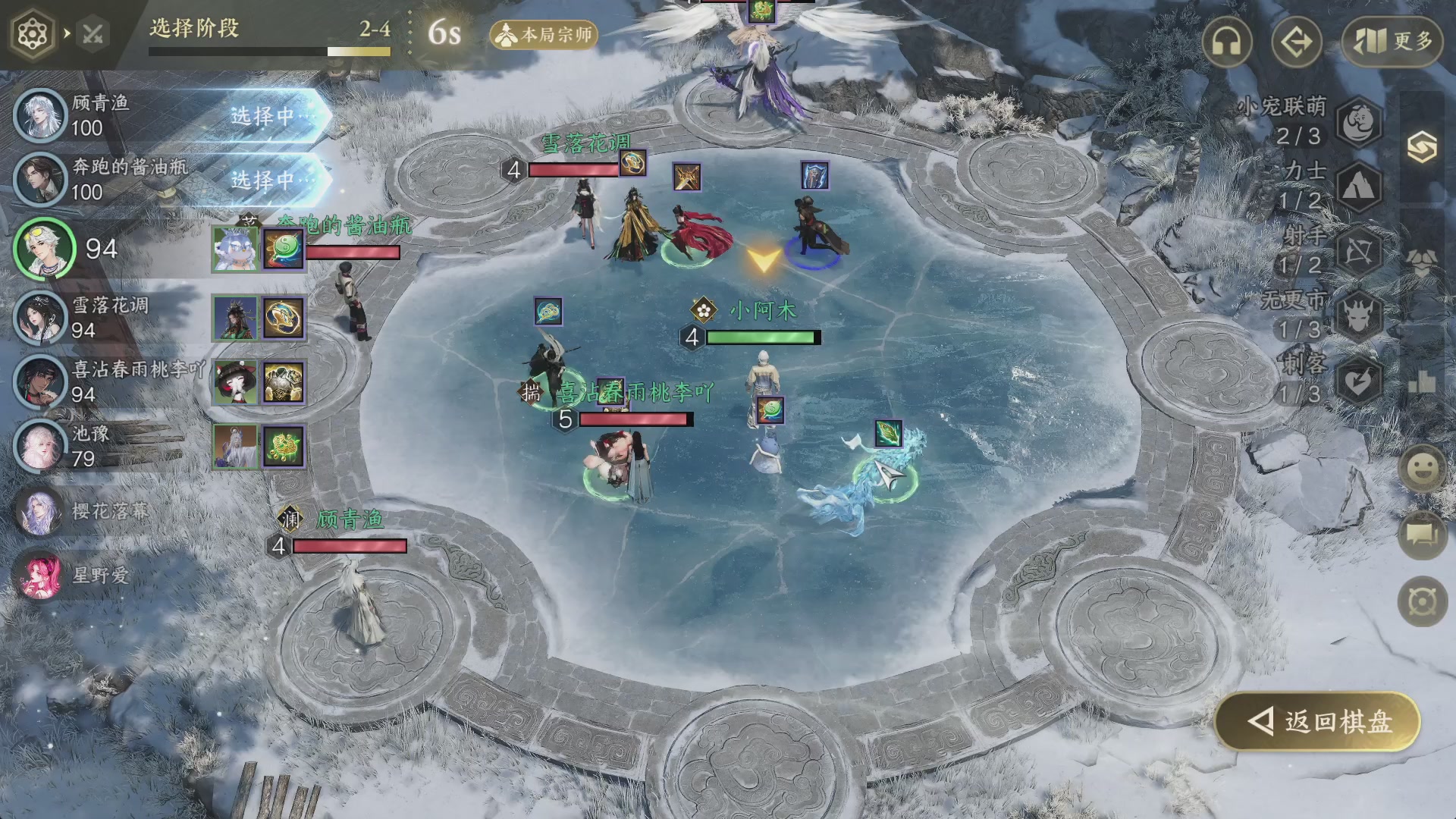Select player 喜沾春雨桃李吖 row
1456x819 pixels.
[x=99, y=381]
